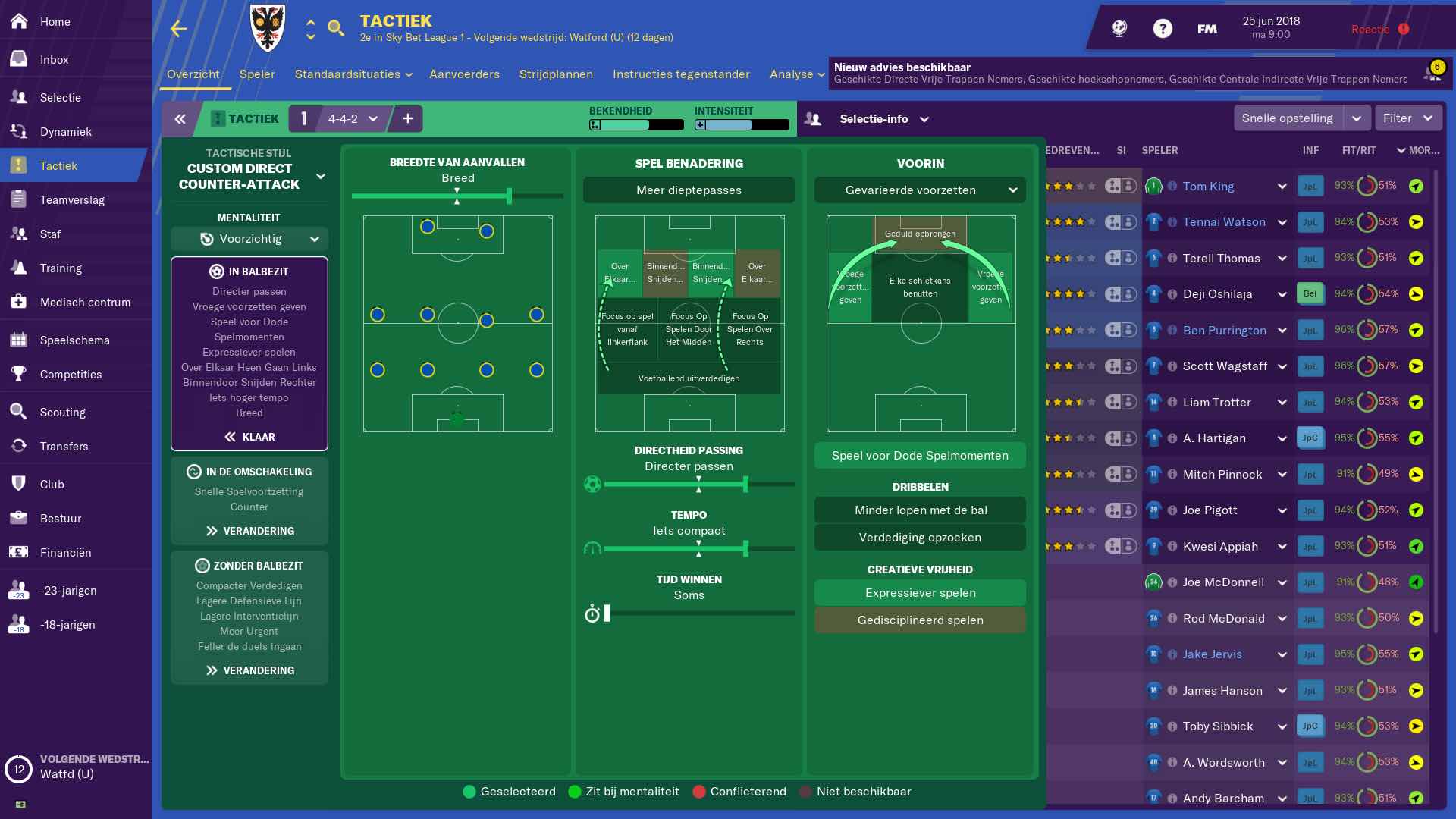Select player Tennai Watson in squad list
Screen dimensions: 1456x819
(x=1224, y=222)
